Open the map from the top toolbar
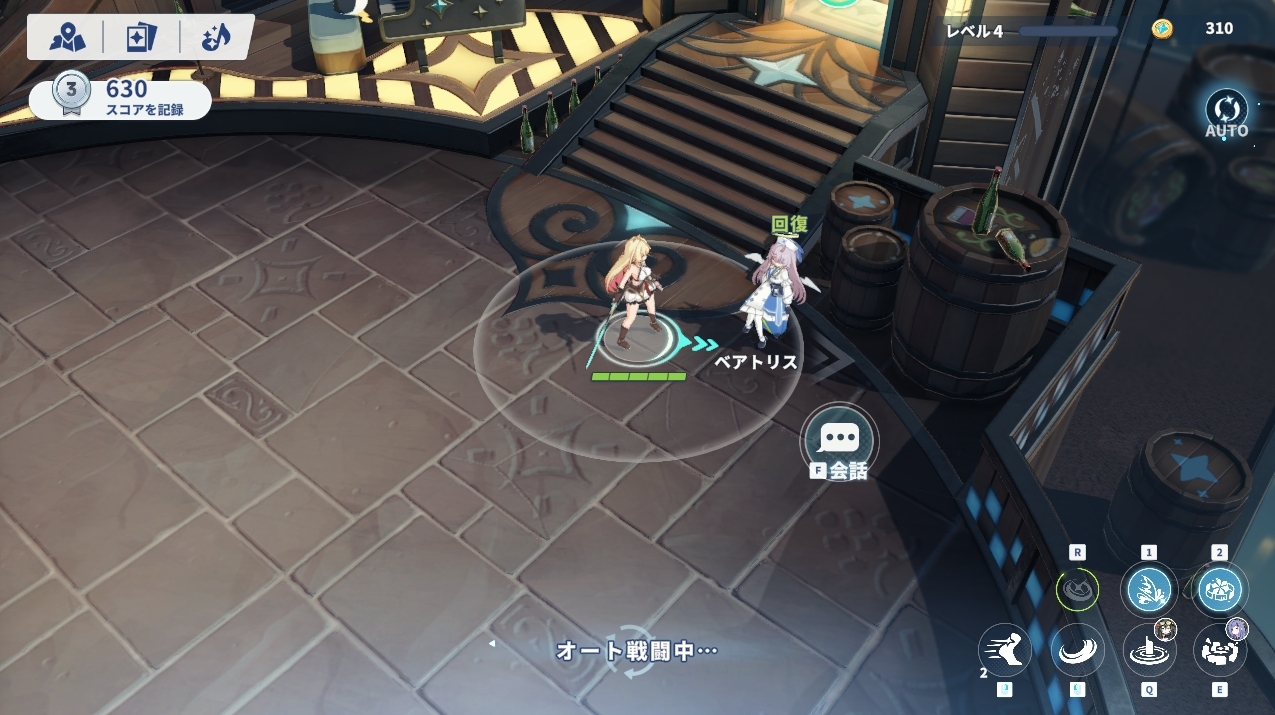 coord(68,37)
